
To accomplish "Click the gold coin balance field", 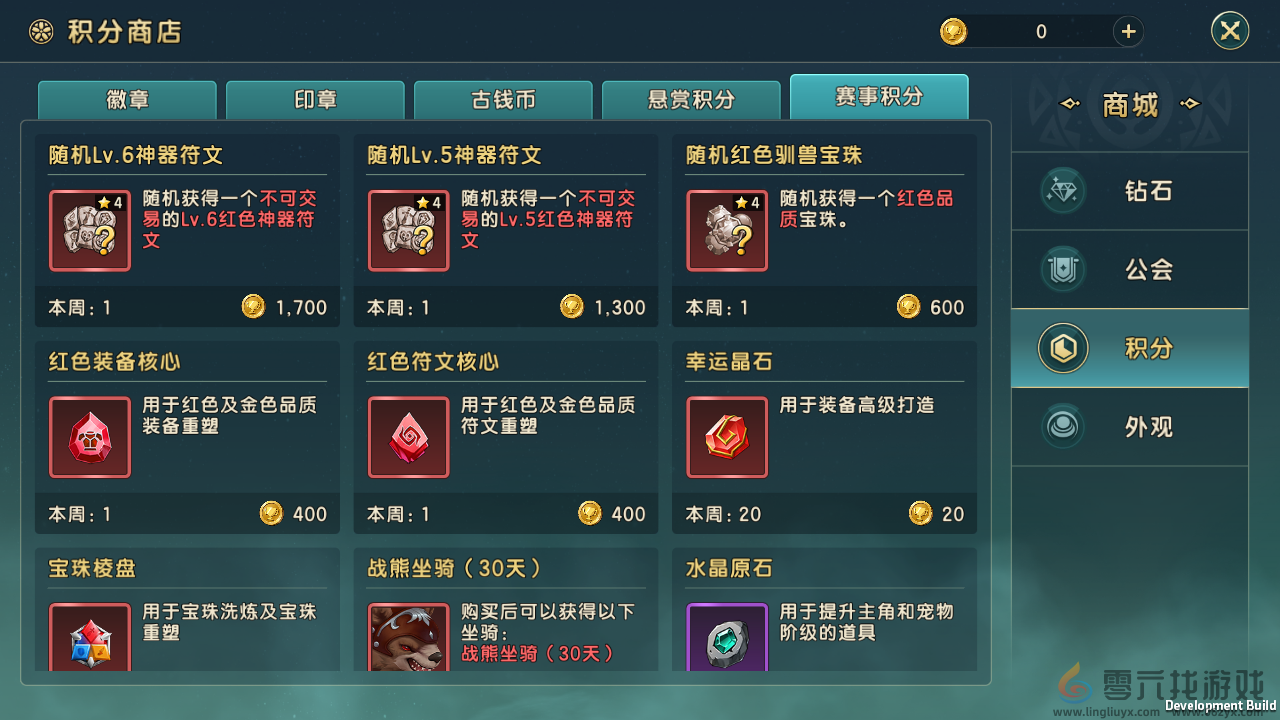I will click(1040, 31).
